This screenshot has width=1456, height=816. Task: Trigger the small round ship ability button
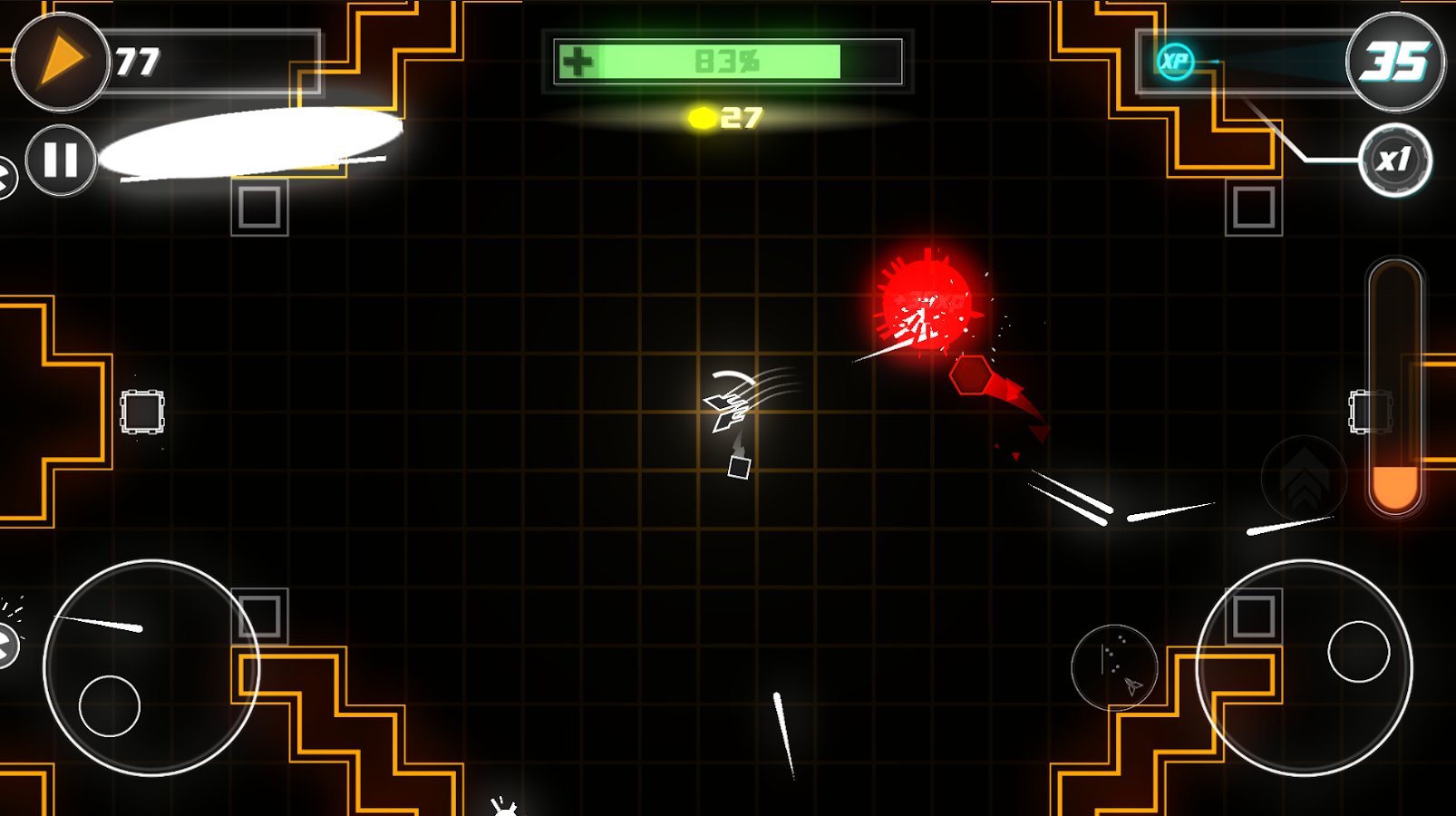click(1114, 667)
